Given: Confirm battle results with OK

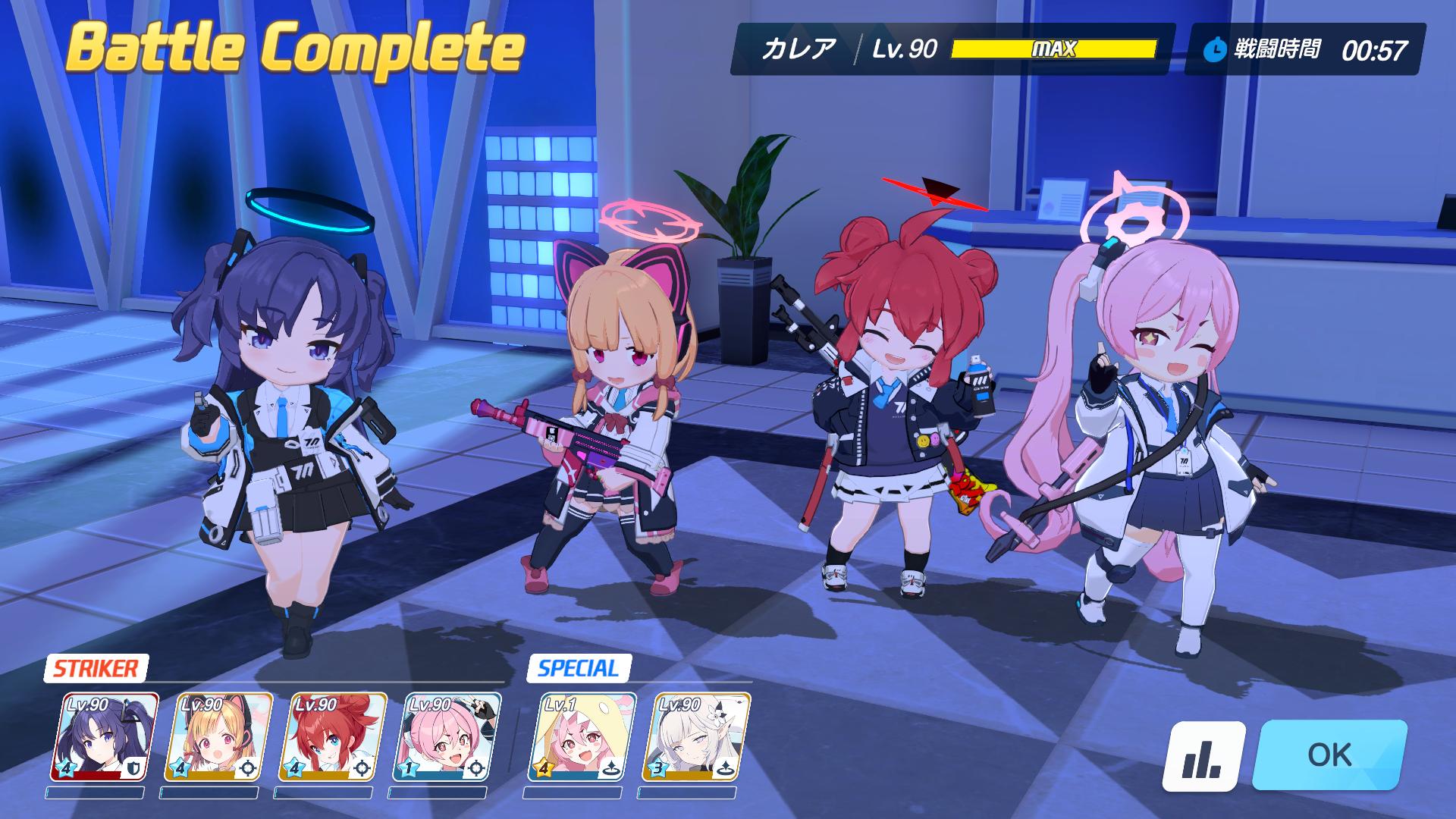Looking at the screenshot, I should pyautogui.click(x=1329, y=755).
